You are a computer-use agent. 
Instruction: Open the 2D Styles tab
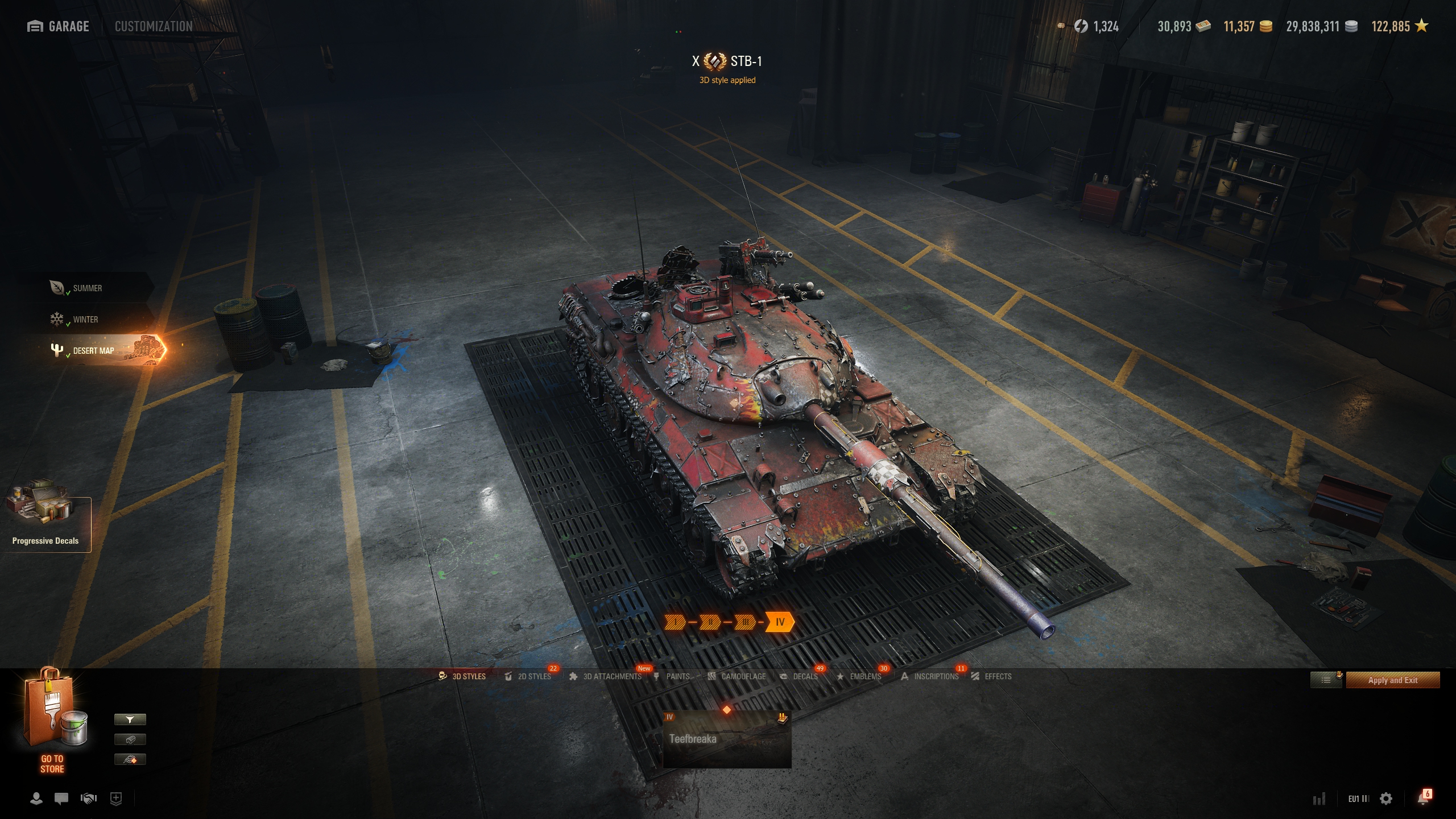[x=528, y=676]
